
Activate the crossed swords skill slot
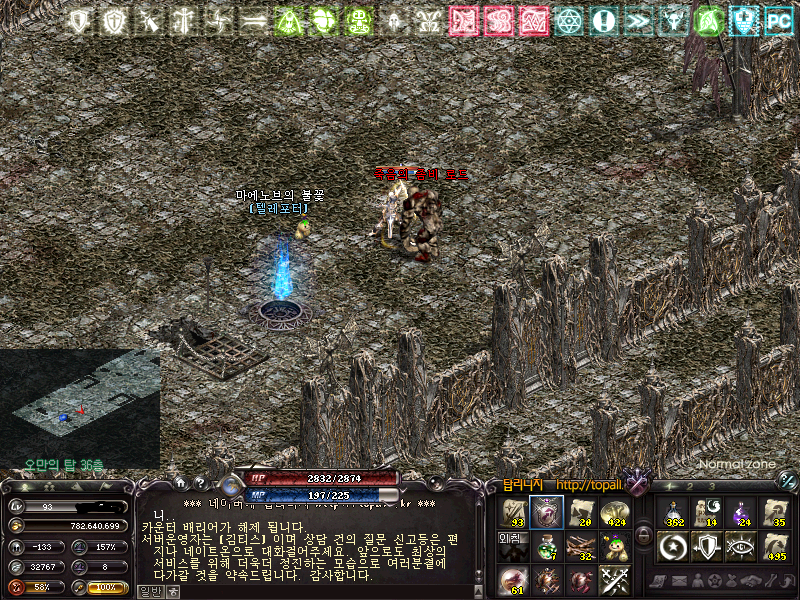(614, 580)
